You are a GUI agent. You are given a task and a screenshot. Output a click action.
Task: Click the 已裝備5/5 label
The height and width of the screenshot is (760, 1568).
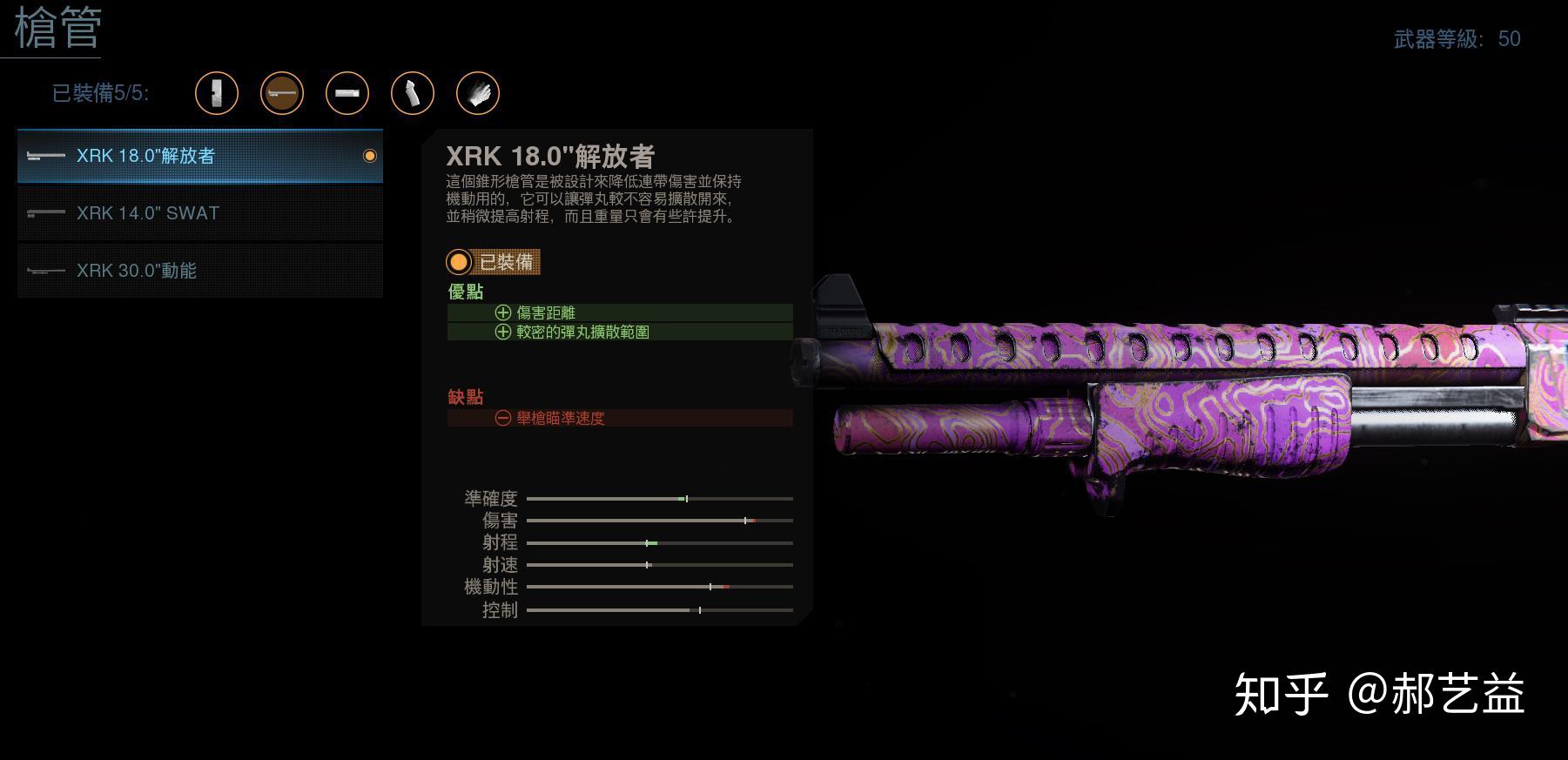click(x=100, y=93)
